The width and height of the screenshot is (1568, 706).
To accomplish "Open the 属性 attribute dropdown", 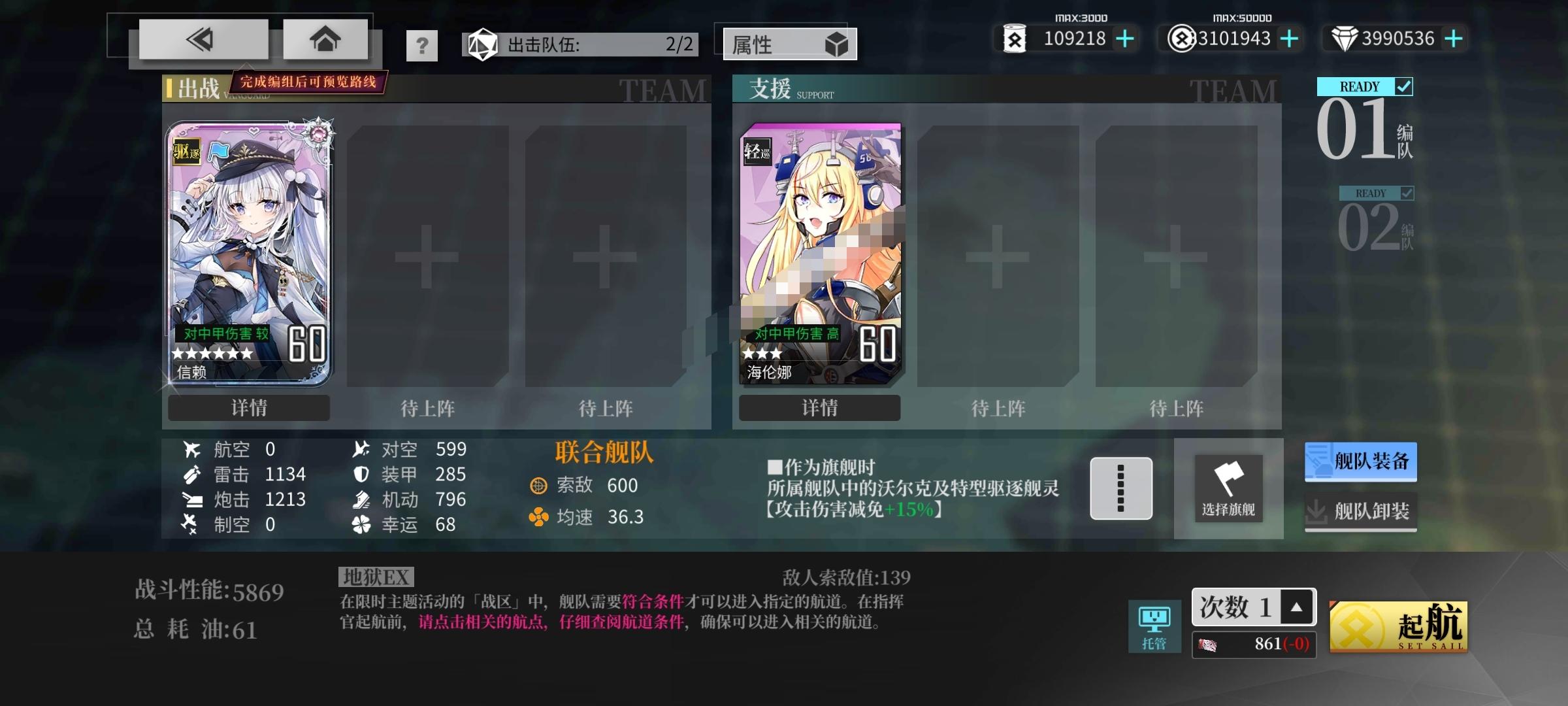I will [x=789, y=44].
